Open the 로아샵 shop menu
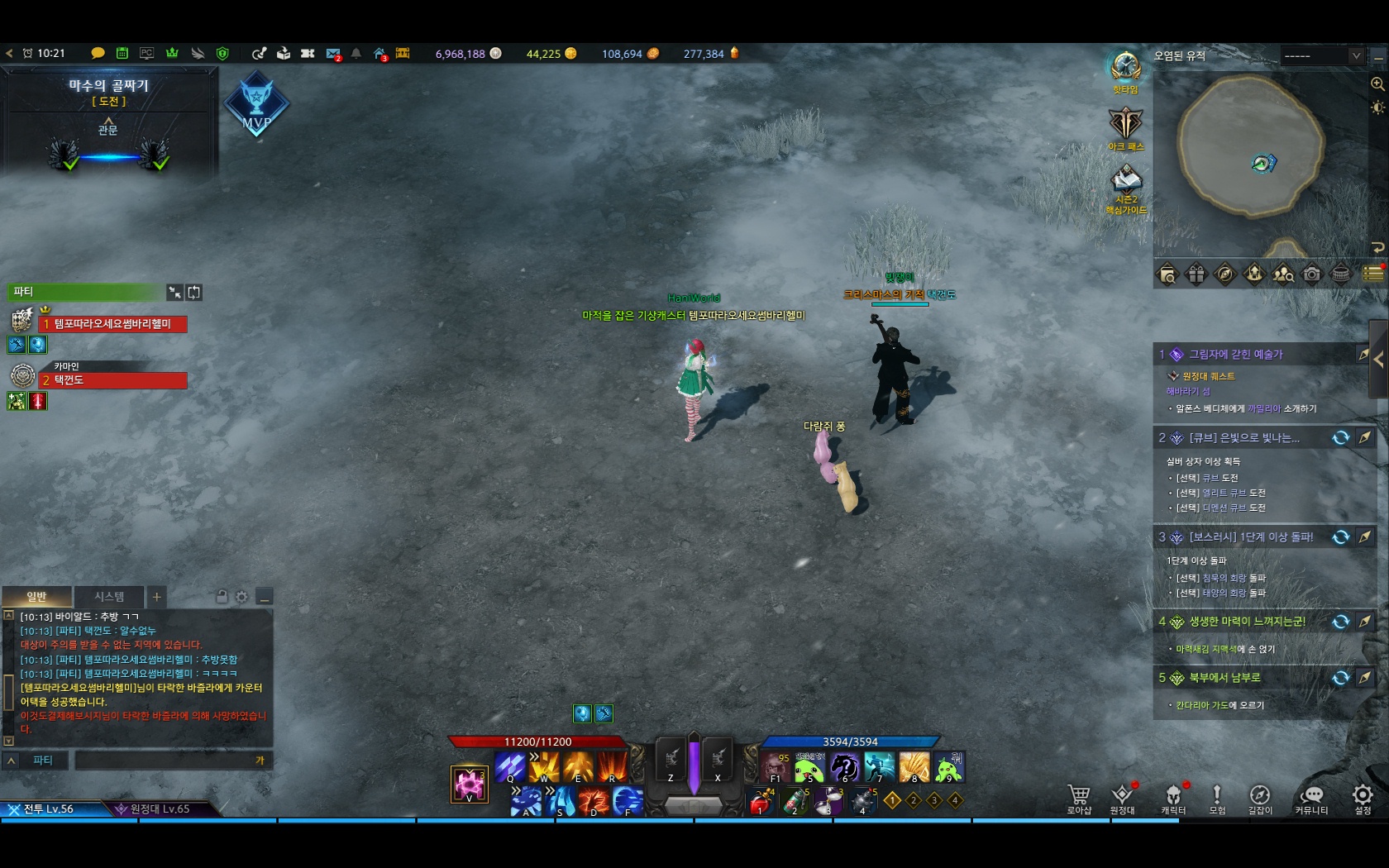Screen dimensions: 1389x868 tap(1079, 798)
